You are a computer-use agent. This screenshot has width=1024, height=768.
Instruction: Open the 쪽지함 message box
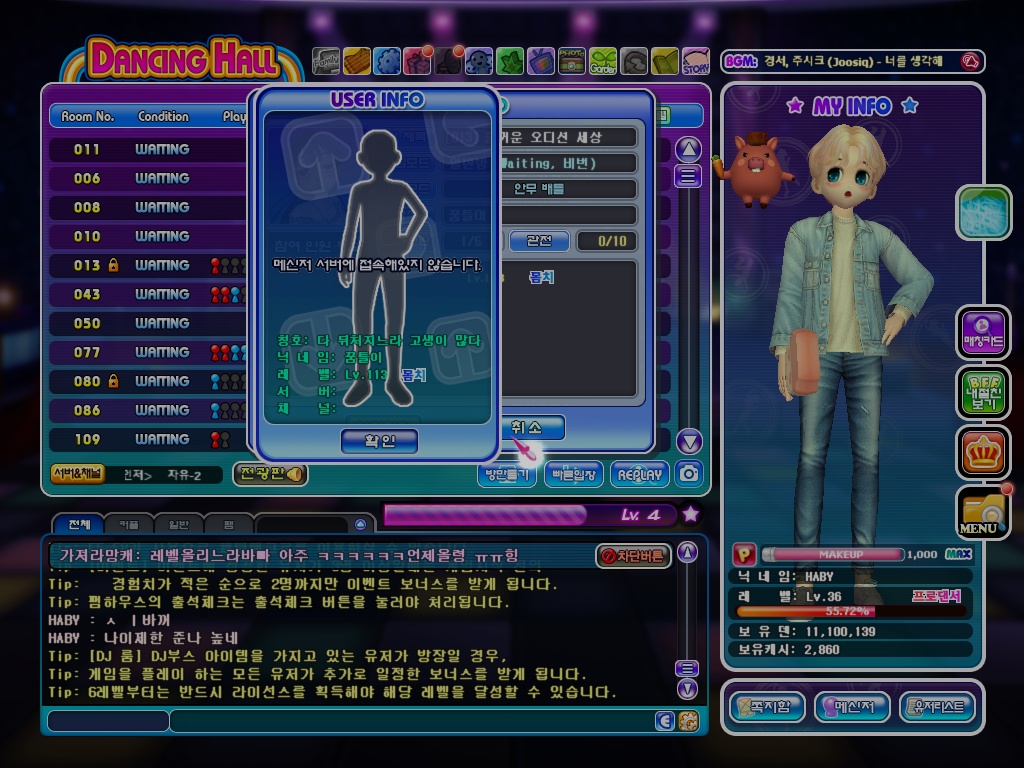click(x=767, y=708)
